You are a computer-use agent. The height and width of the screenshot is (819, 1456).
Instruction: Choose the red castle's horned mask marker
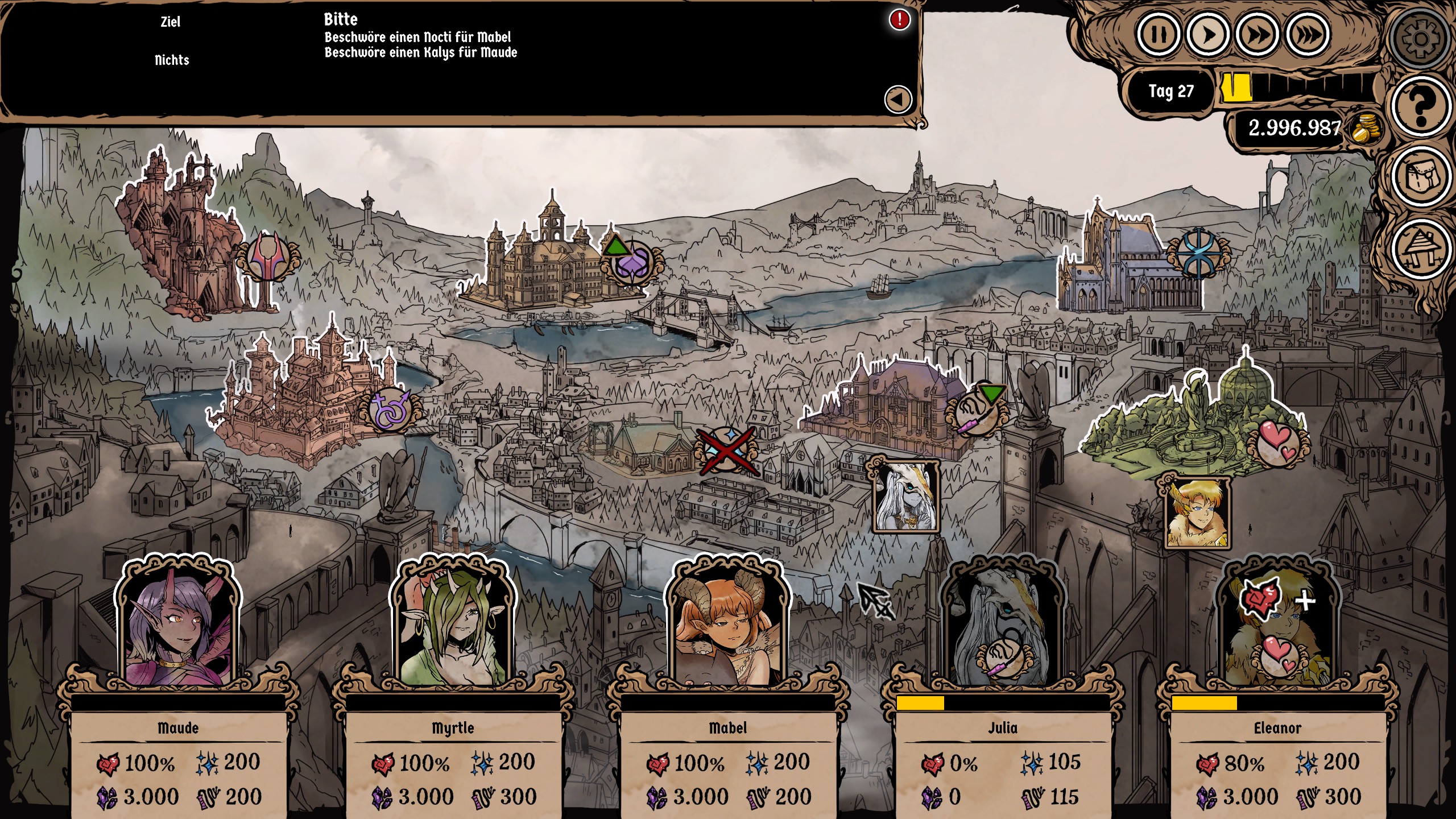(267, 257)
